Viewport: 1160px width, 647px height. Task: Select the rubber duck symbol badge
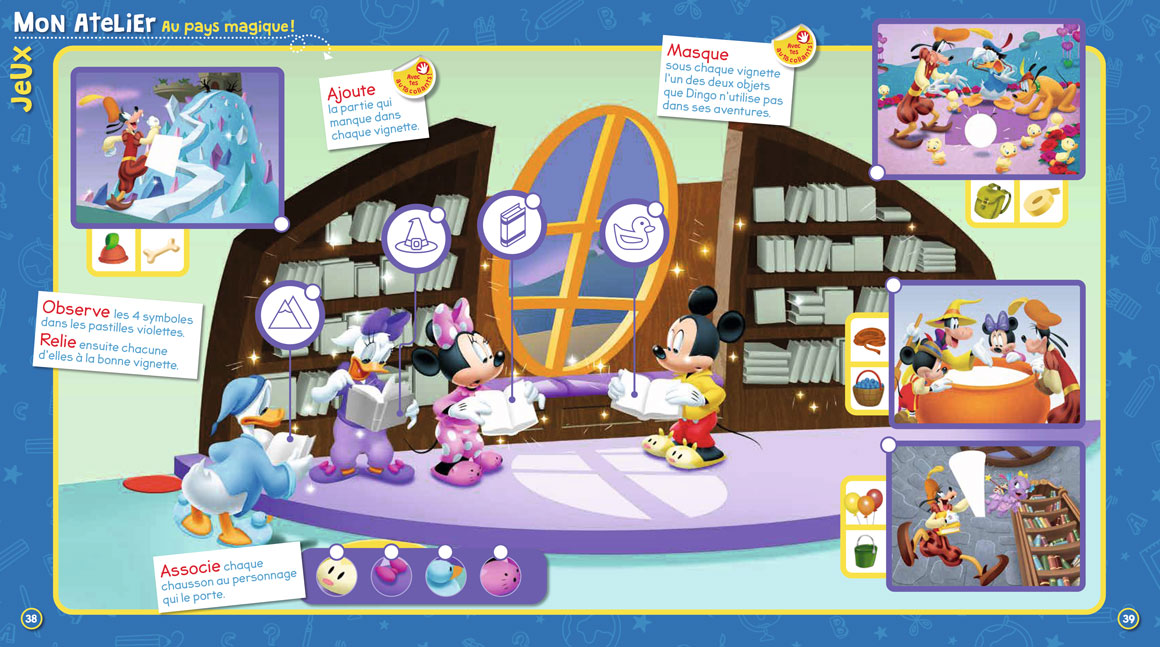click(x=634, y=233)
